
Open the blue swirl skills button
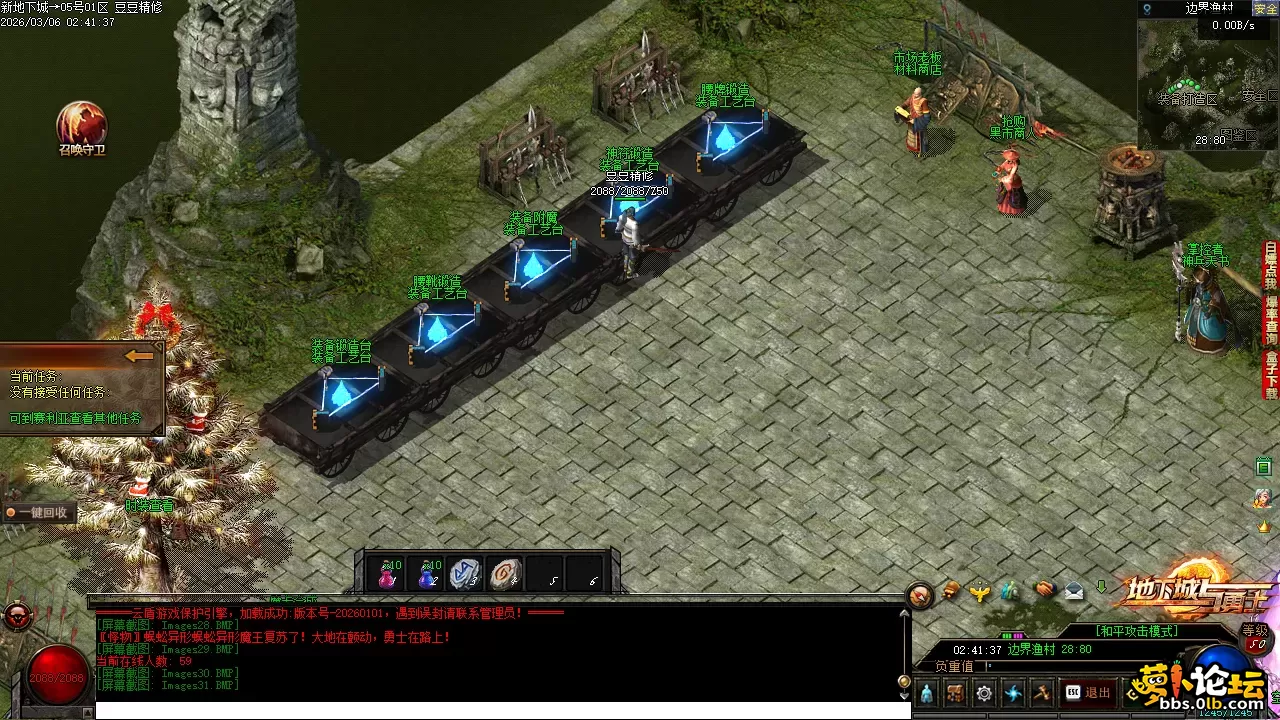pos(1014,692)
